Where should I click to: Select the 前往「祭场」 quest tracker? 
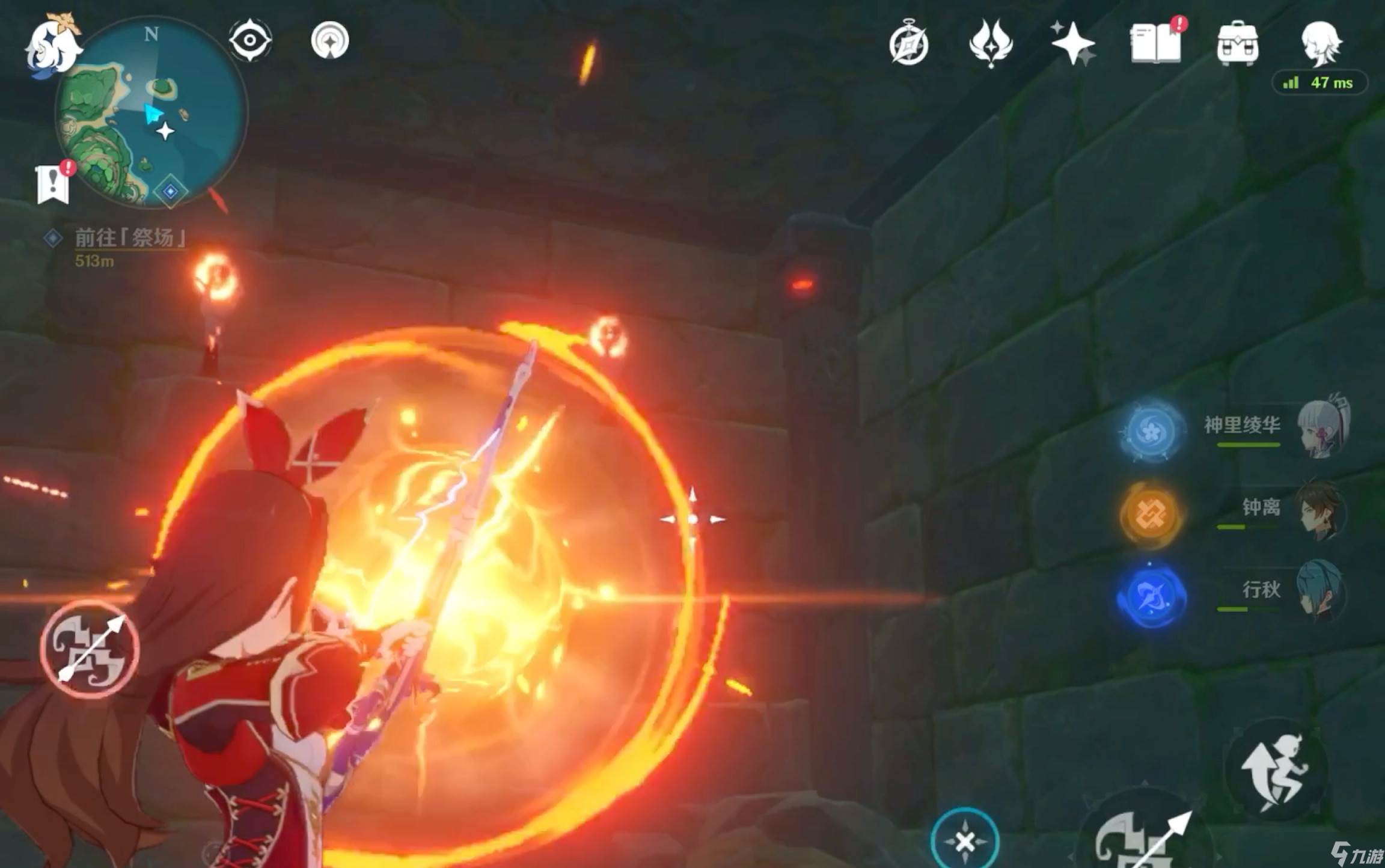pos(129,239)
